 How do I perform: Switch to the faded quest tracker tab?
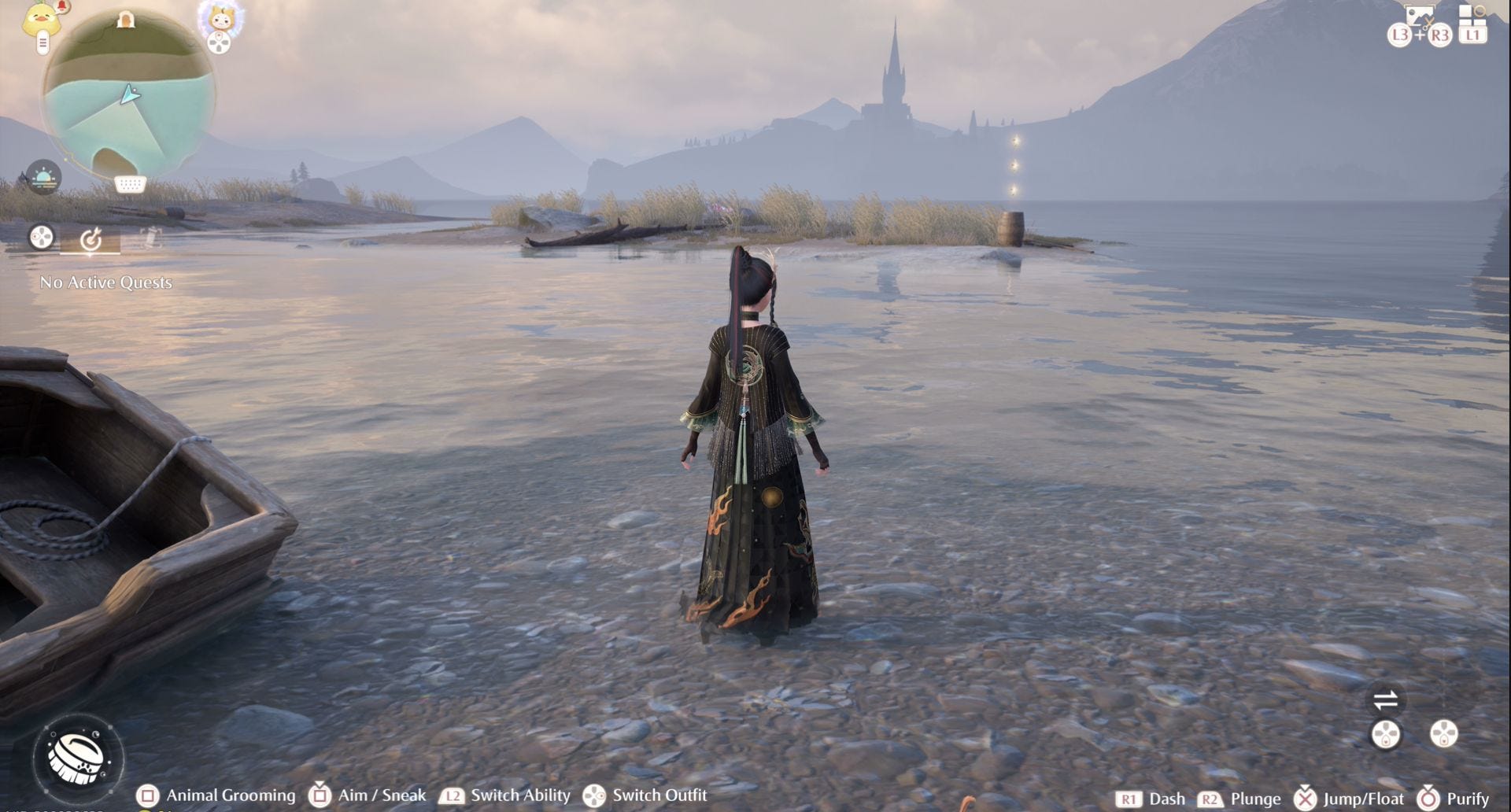coord(150,237)
